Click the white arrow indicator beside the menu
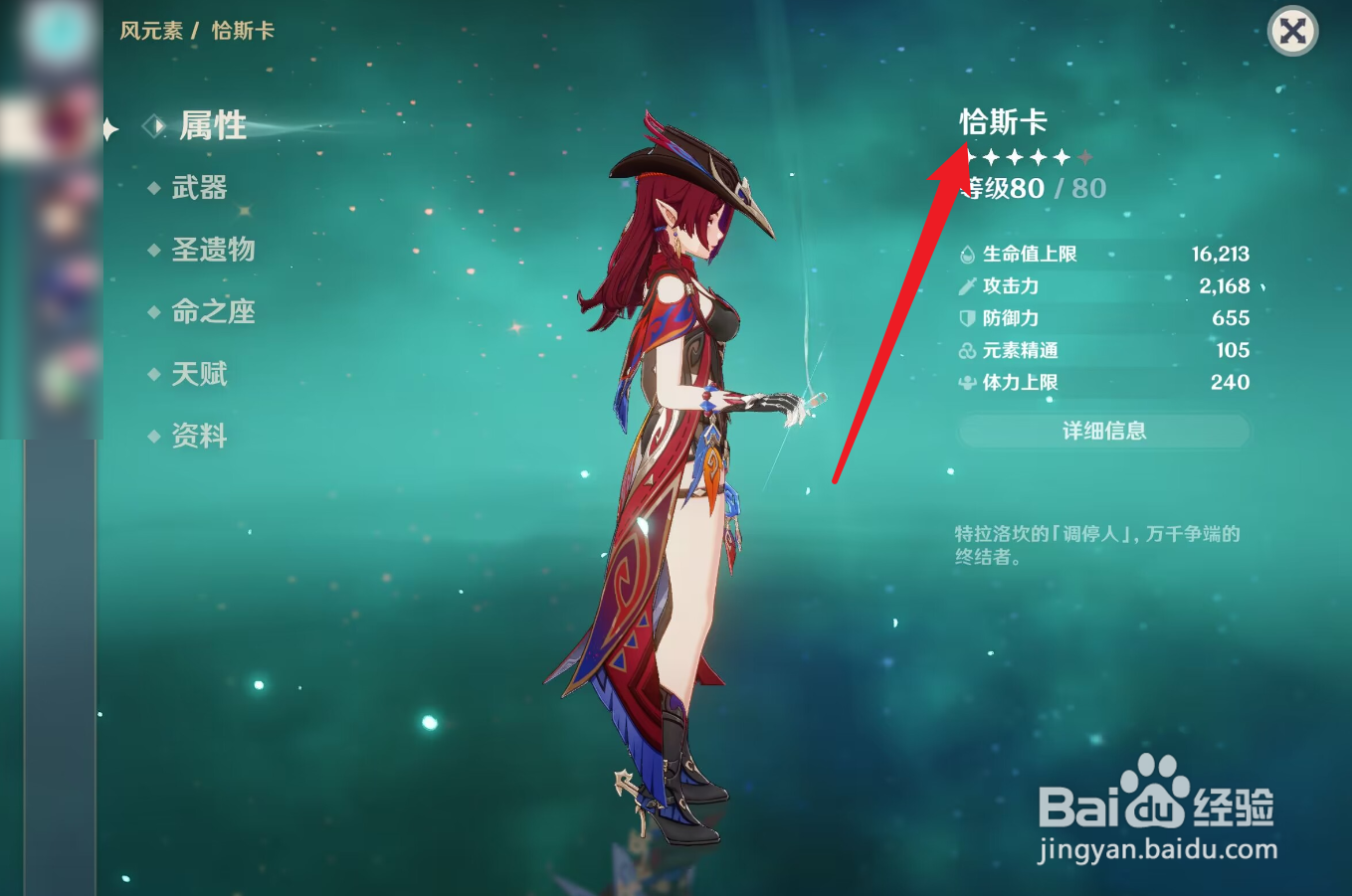This screenshot has width=1352, height=896. pyautogui.click(x=107, y=127)
